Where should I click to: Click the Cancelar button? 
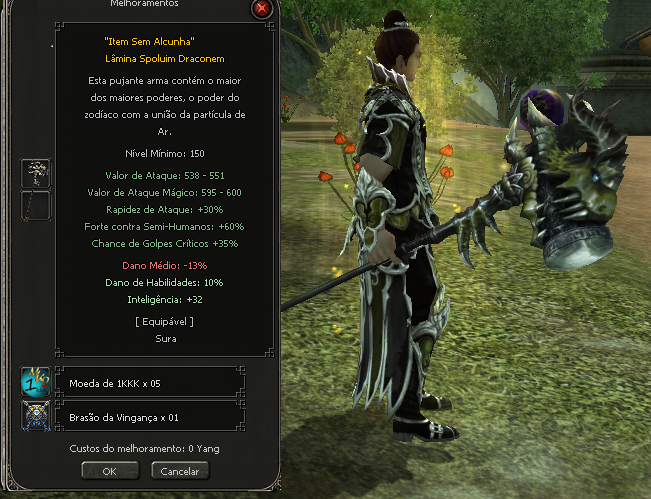(x=180, y=470)
